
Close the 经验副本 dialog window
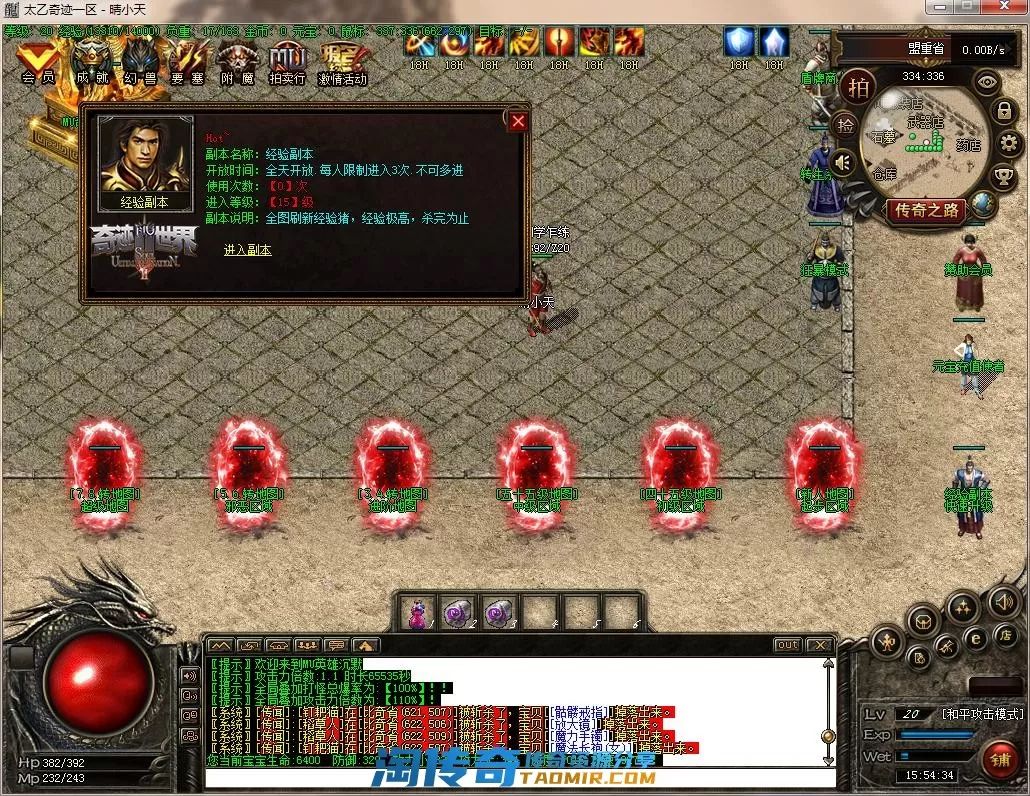coord(517,121)
